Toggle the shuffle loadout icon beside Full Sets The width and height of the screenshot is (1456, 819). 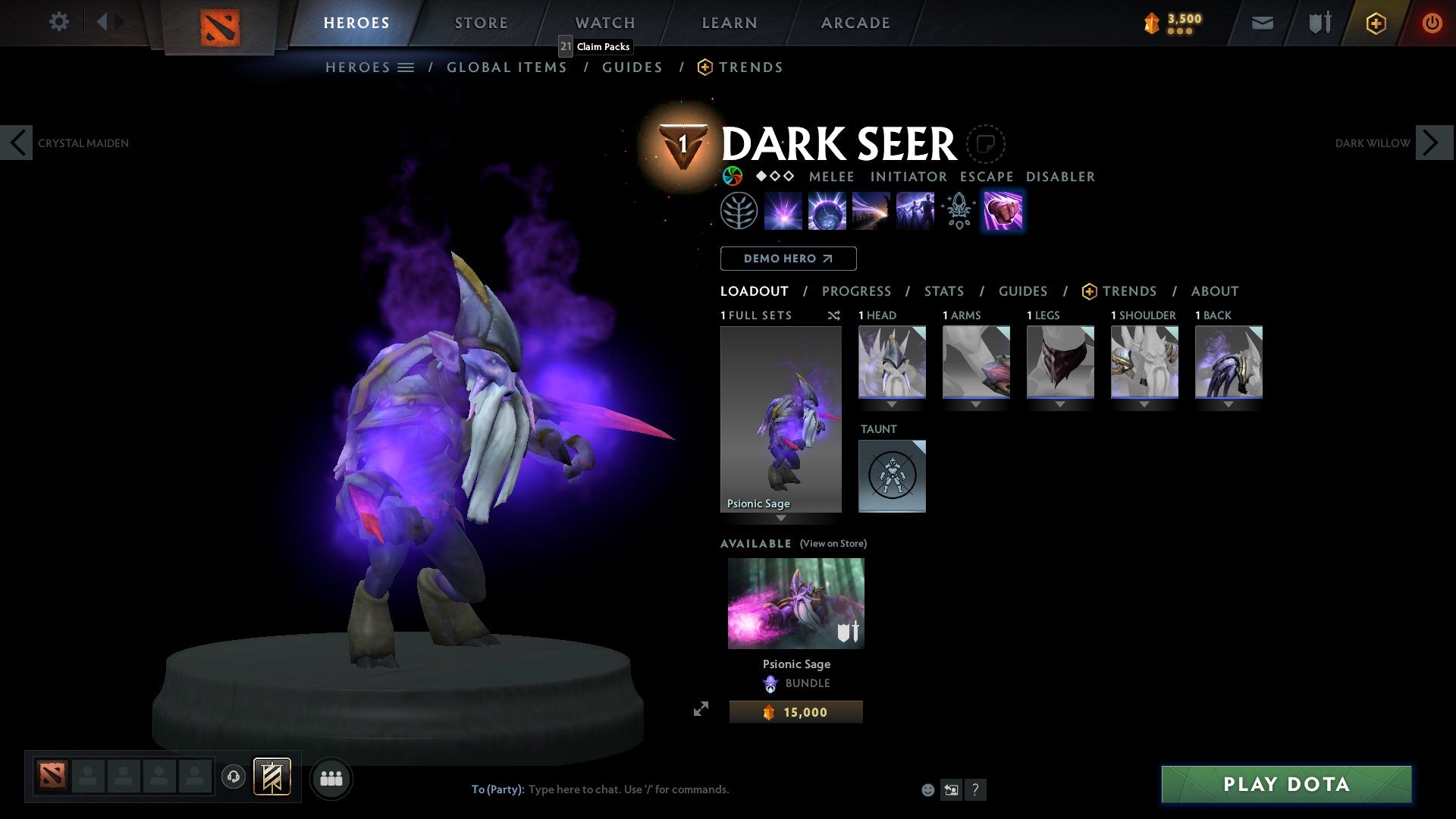(833, 315)
